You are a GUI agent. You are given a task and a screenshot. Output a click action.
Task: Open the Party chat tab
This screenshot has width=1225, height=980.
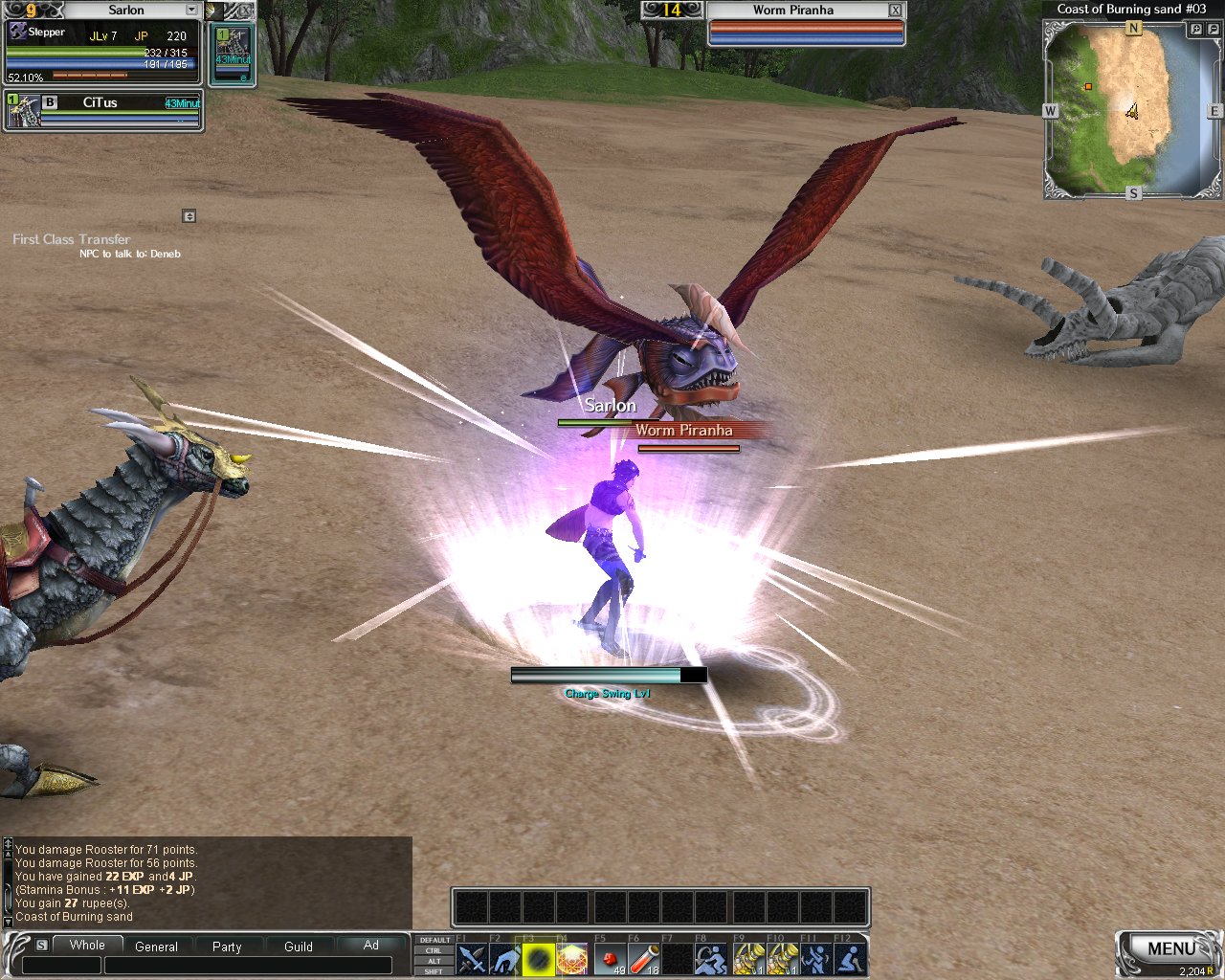pos(227,947)
